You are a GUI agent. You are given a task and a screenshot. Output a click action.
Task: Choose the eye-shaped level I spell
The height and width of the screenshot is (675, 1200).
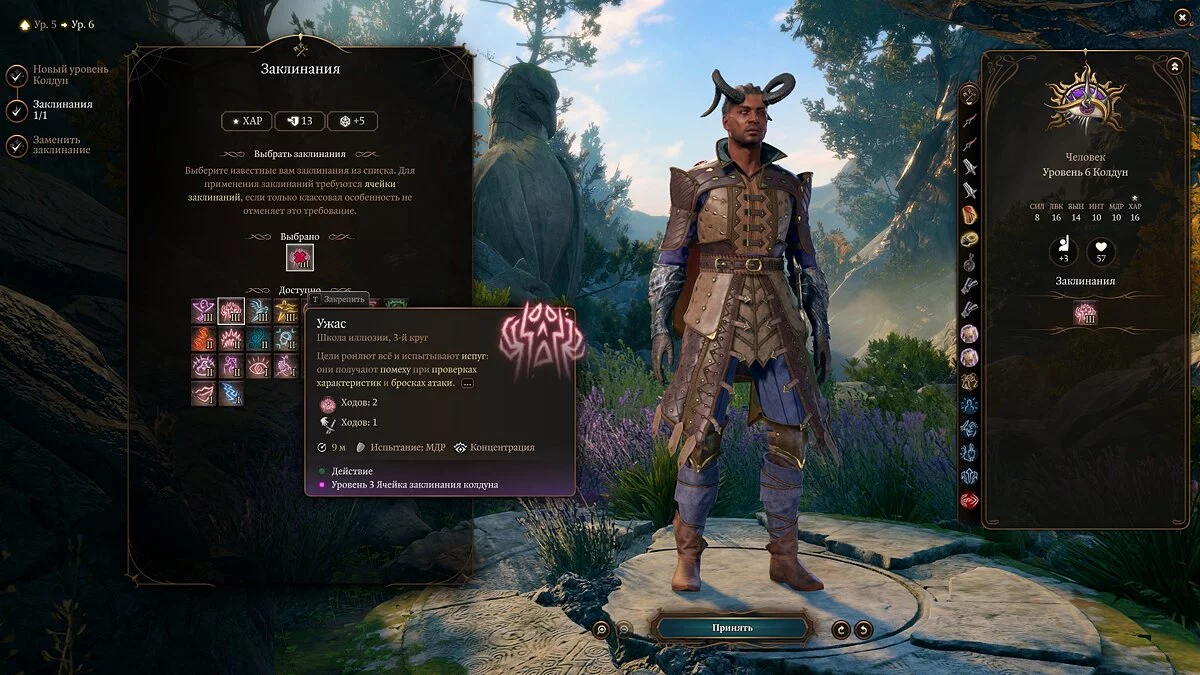[x=259, y=366]
